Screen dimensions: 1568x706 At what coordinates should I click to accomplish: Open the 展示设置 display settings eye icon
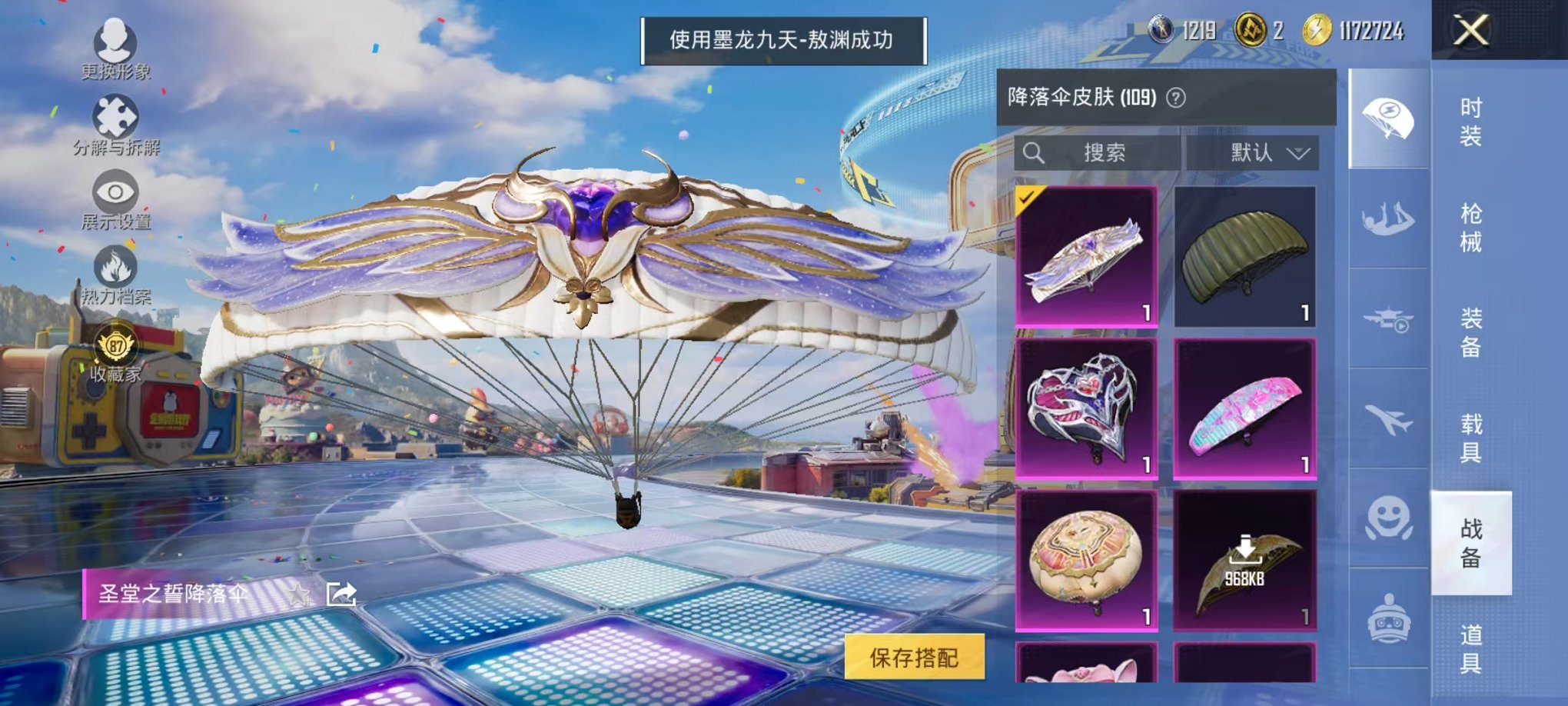click(x=115, y=191)
